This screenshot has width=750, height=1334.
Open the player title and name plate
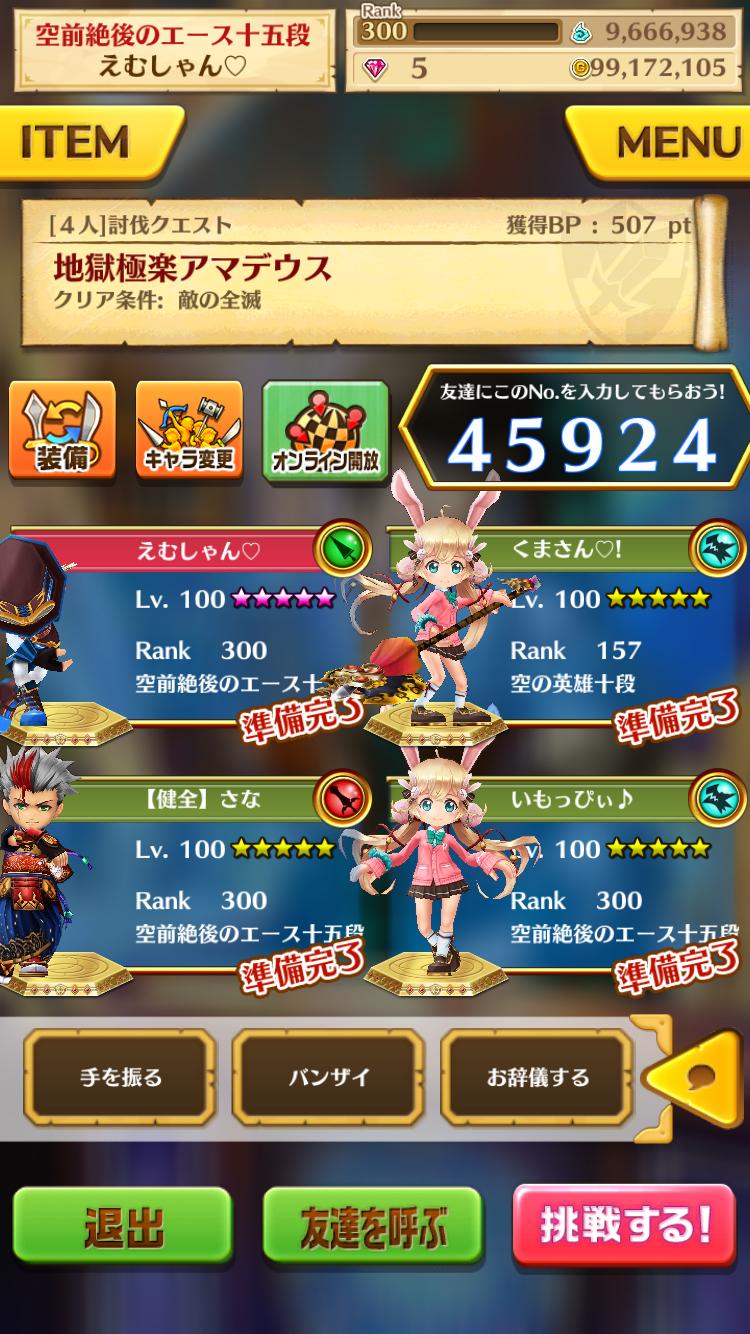tap(173, 50)
